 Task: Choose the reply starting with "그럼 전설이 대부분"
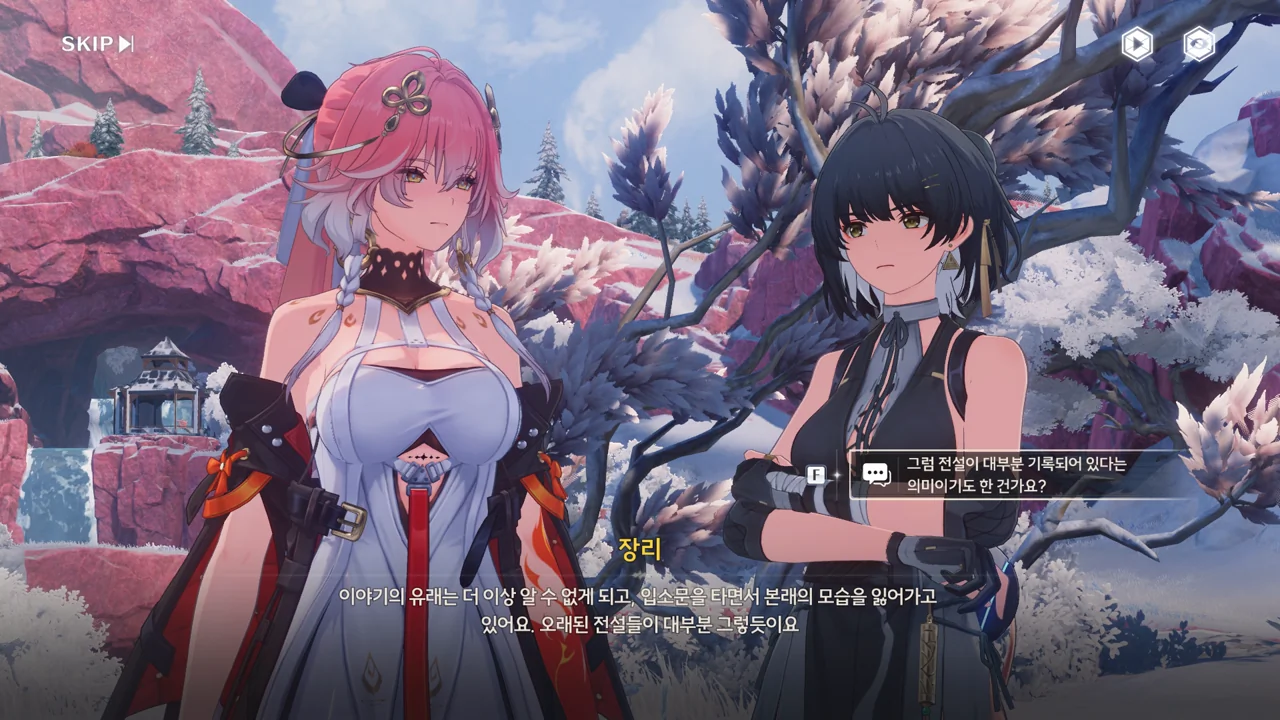(x=1015, y=475)
